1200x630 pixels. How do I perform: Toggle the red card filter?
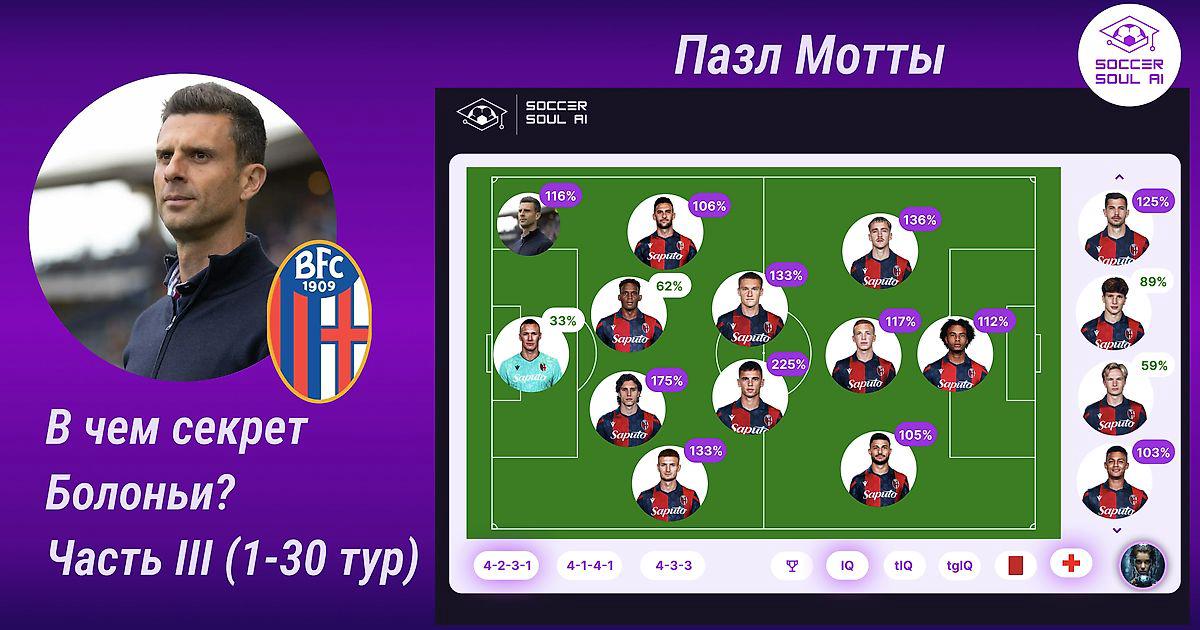(1016, 565)
